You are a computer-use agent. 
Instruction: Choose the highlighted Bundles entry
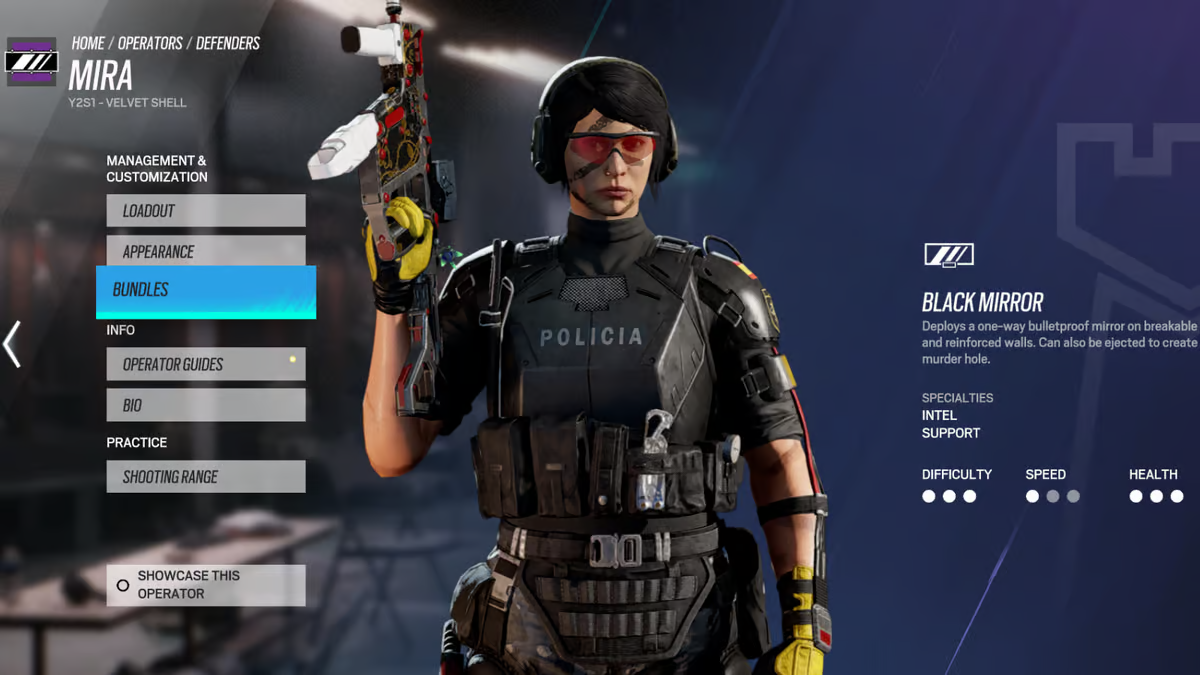[205, 291]
